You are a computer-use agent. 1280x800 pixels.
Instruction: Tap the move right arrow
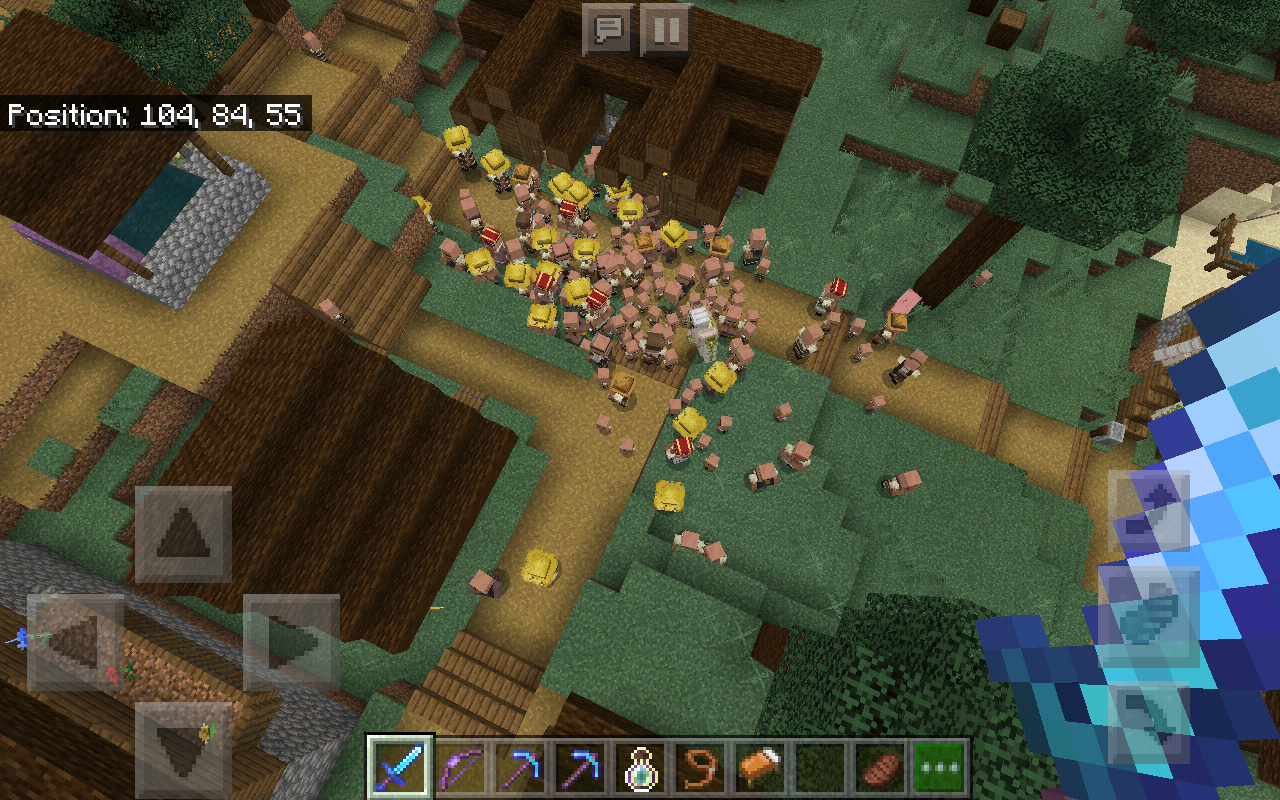click(x=291, y=642)
